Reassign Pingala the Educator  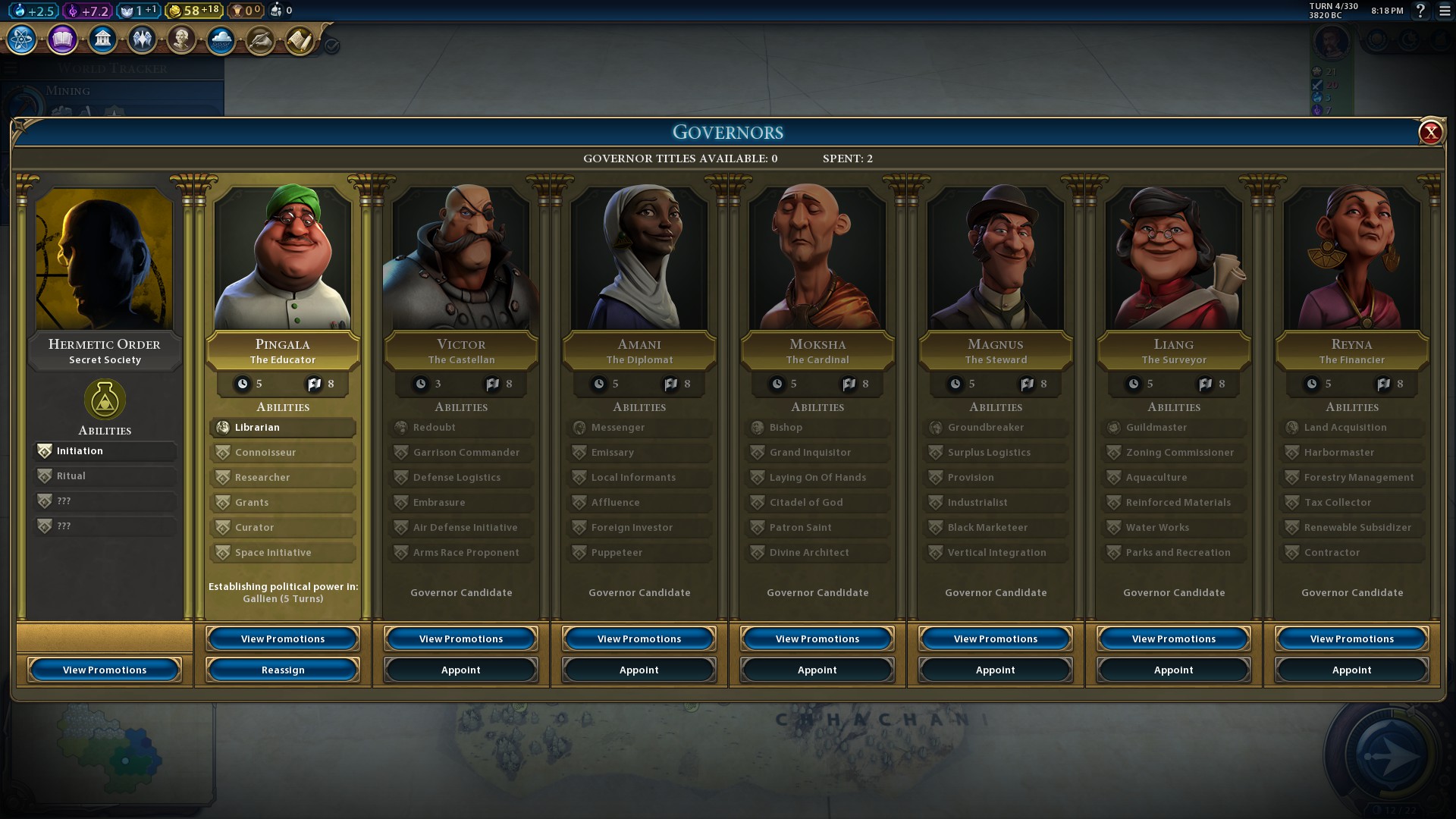click(x=283, y=670)
